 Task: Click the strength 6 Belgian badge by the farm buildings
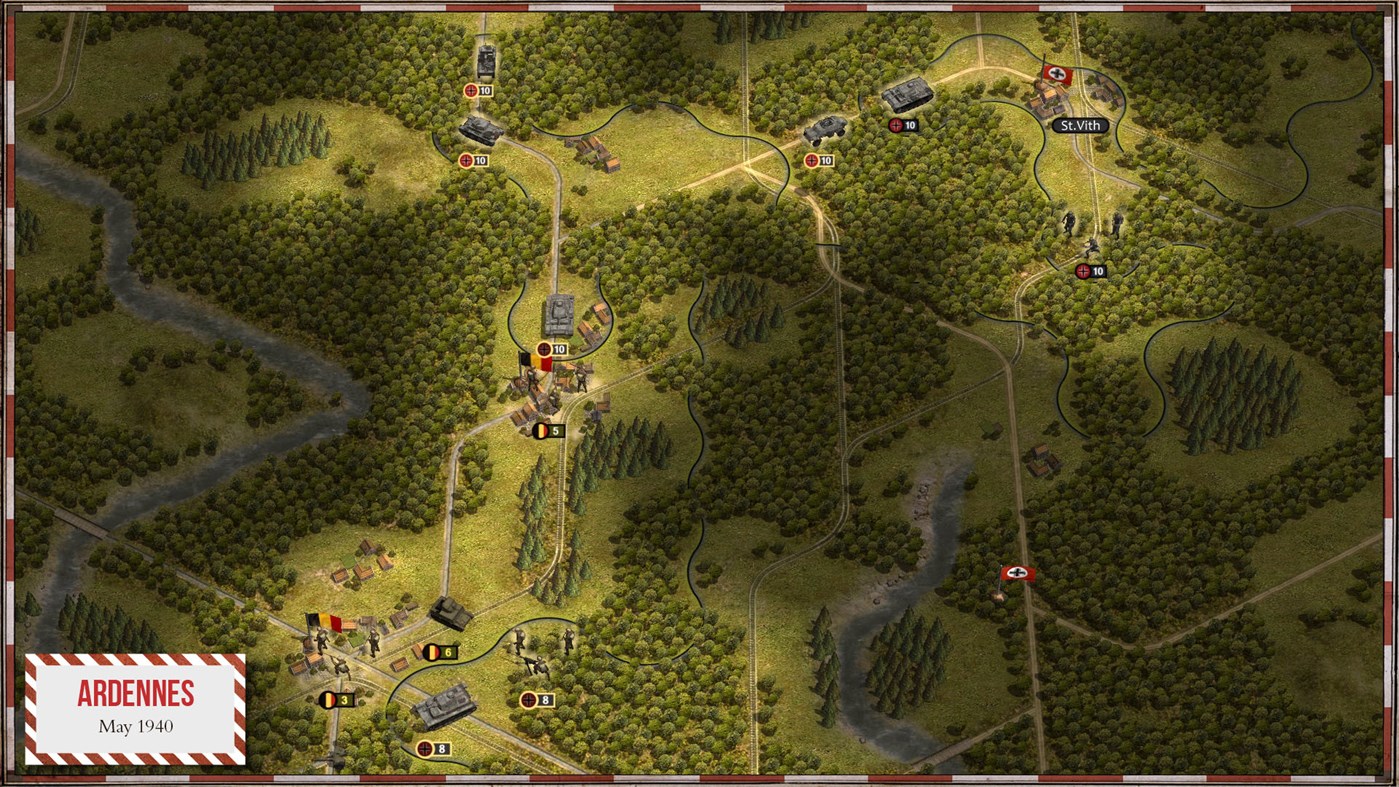click(441, 654)
